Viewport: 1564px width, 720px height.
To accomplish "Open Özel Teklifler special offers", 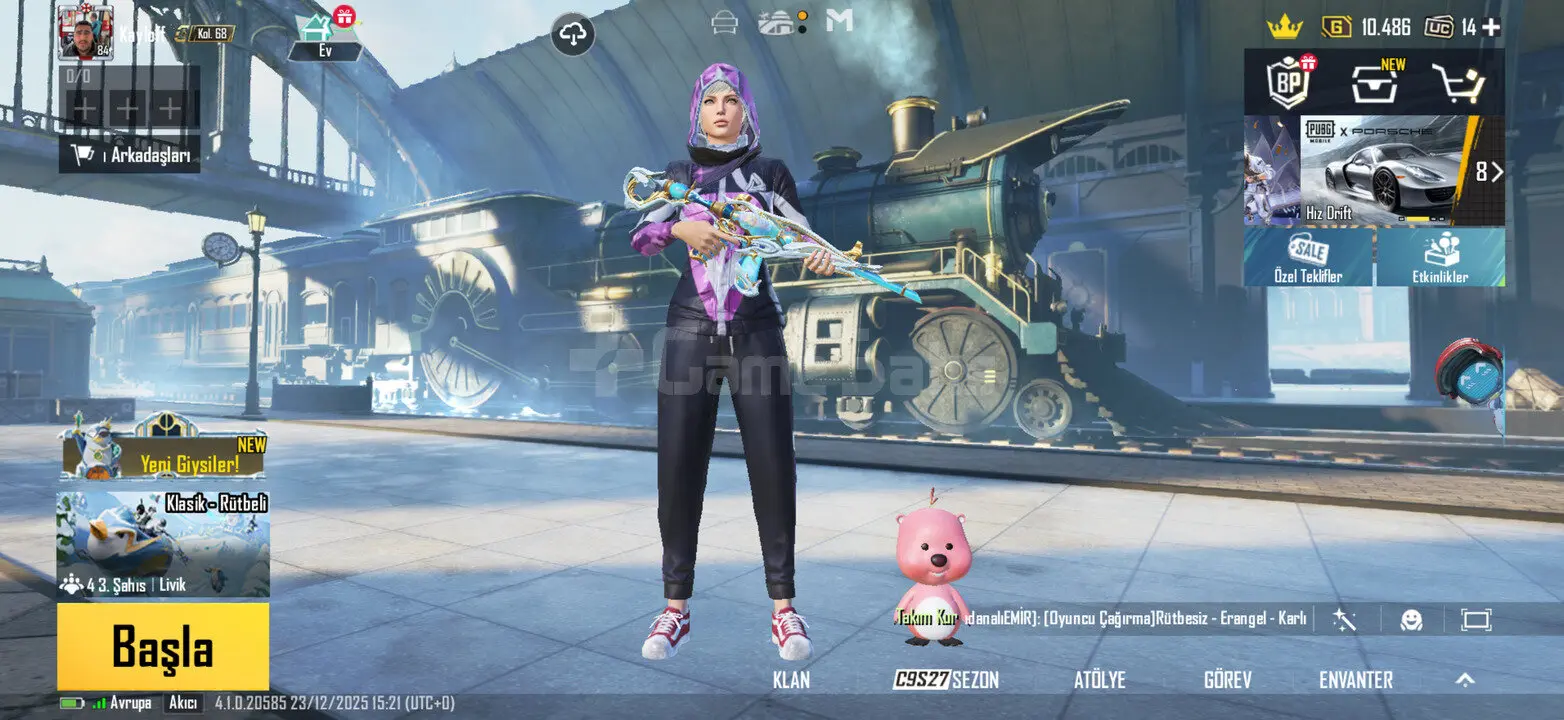I will pos(1308,257).
